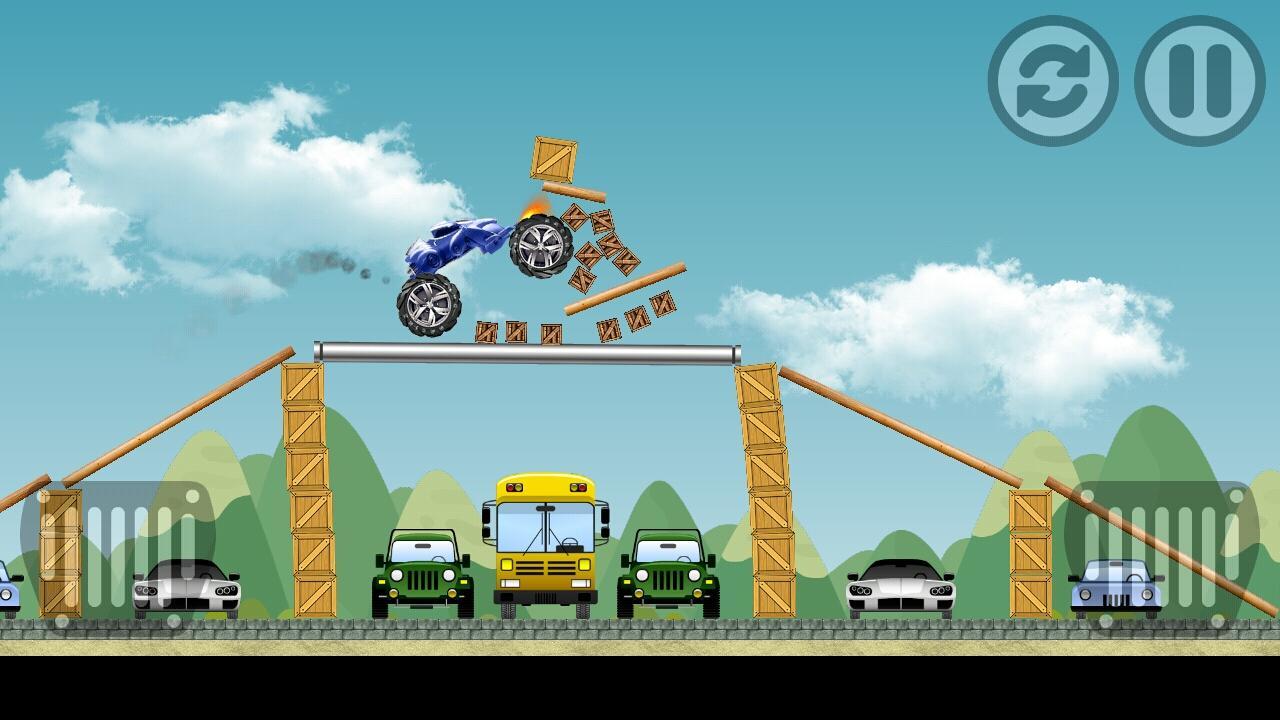Click the flaming front wheel of the truck
Screen dimensions: 1280x720
click(x=540, y=245)
